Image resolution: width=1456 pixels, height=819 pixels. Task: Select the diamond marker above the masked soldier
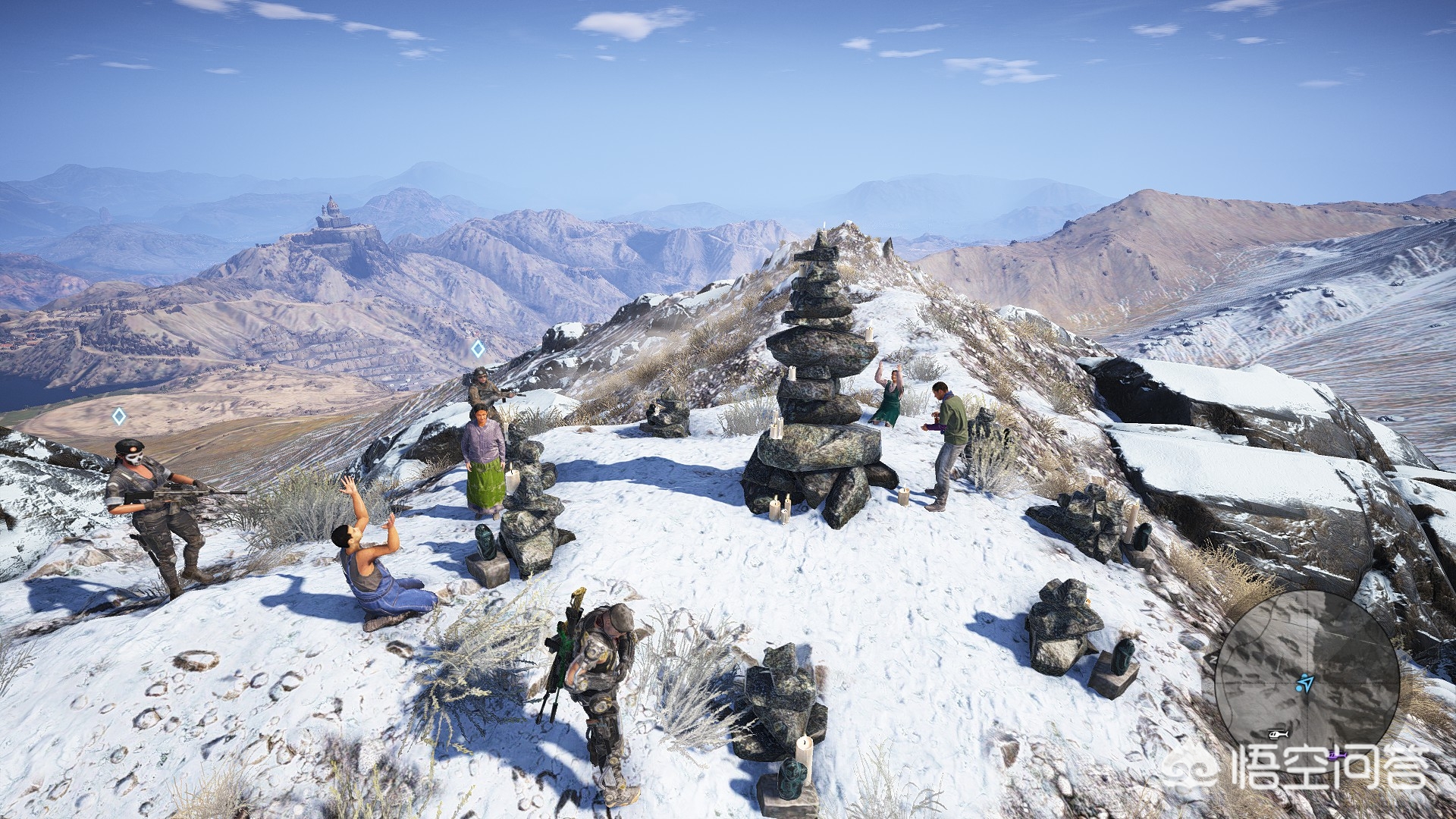[119, 416]
